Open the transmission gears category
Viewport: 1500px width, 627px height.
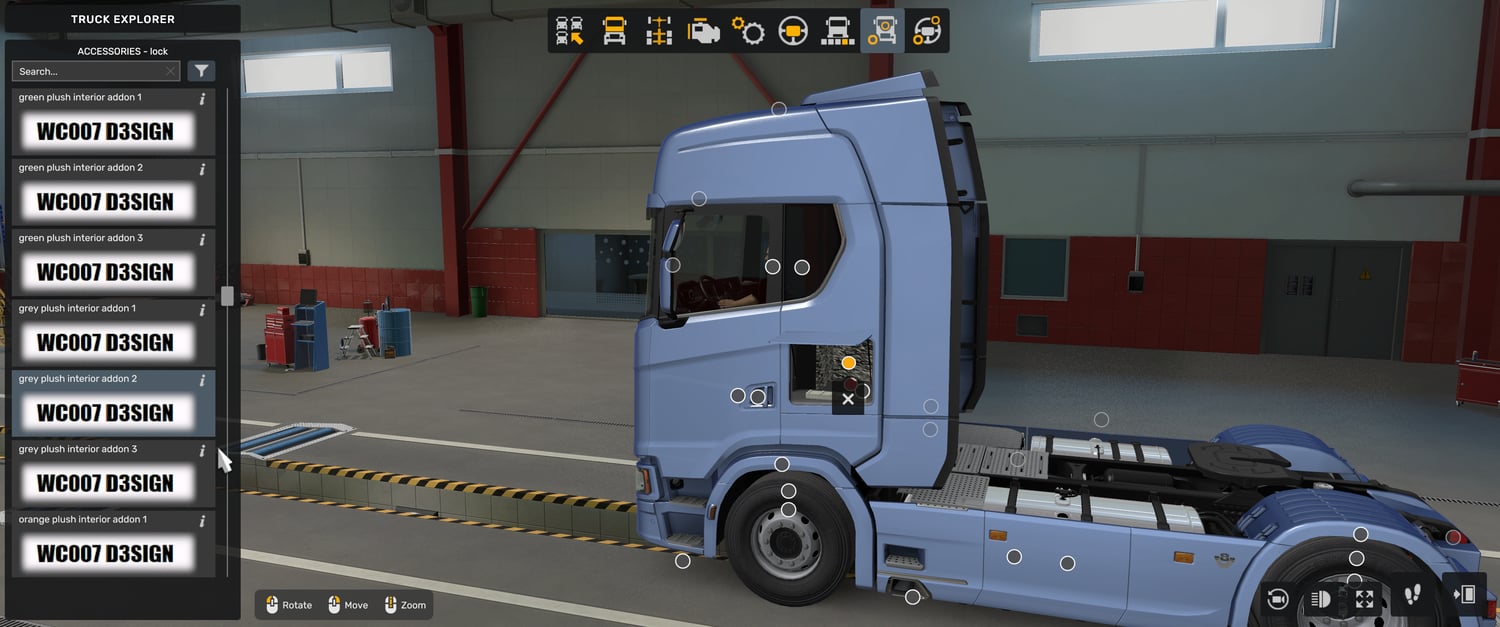748,31
